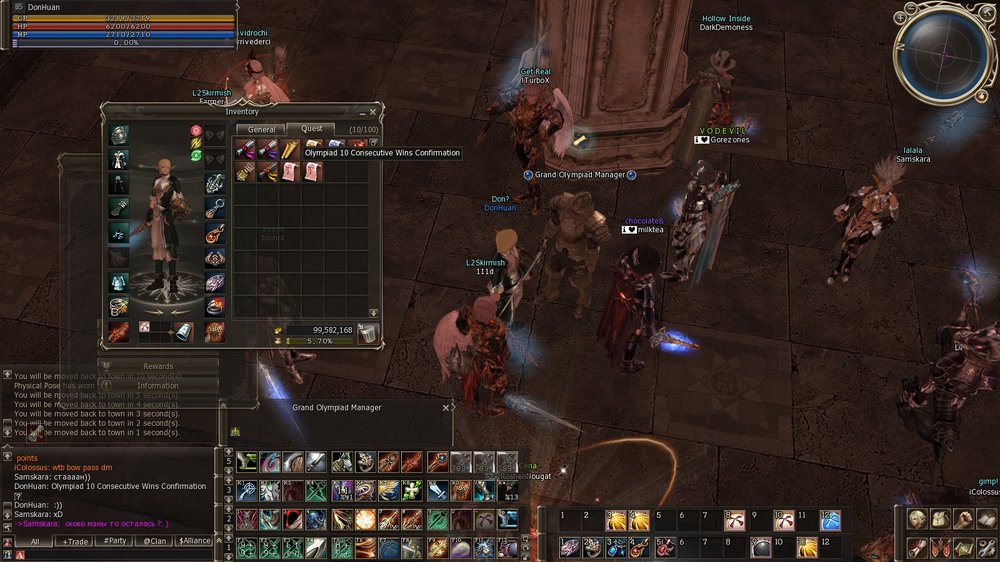Select the equipped helmet slot
Viewport: 1000px width, 562px height.
point(120,136)
